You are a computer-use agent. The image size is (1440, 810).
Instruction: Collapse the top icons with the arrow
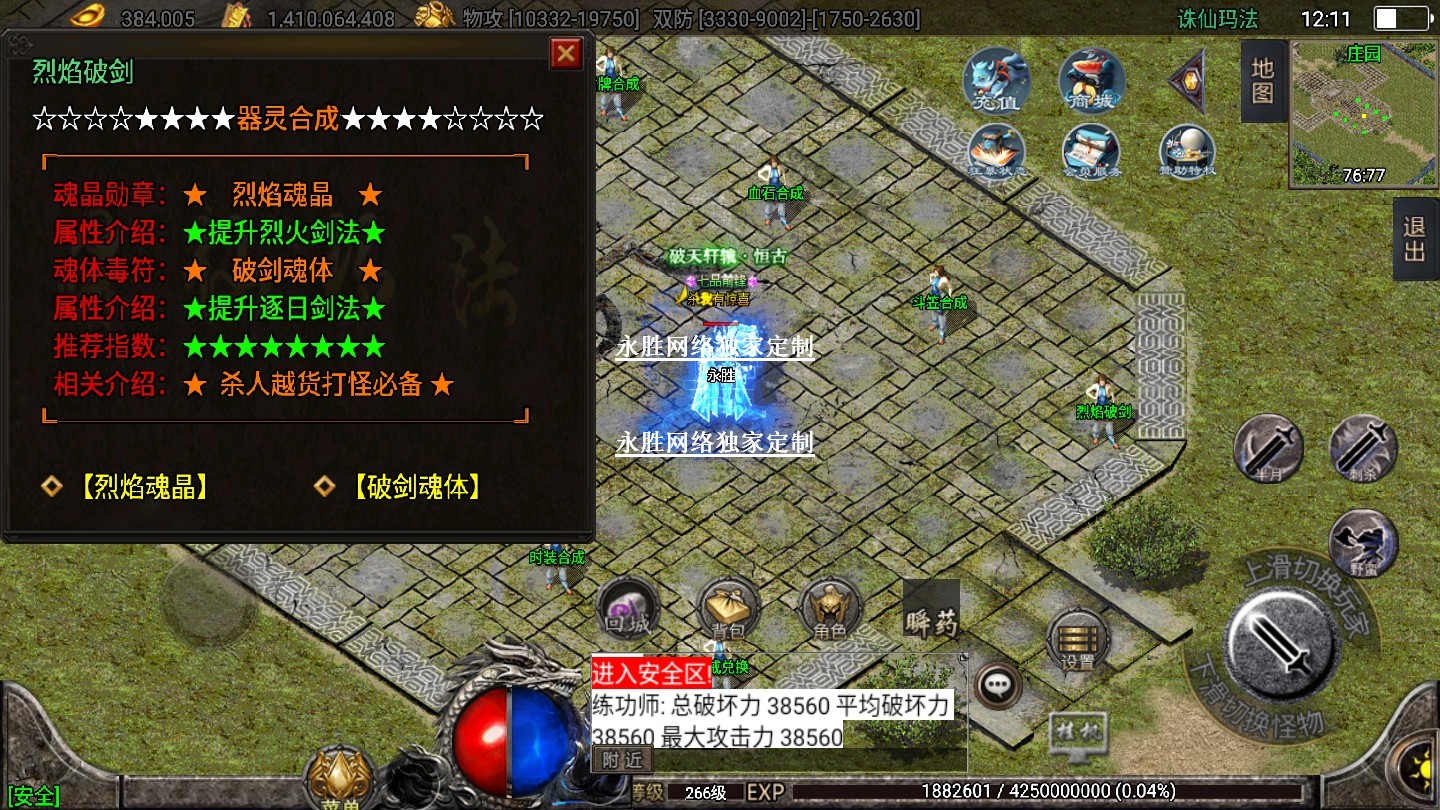(x=1190, y=79)
